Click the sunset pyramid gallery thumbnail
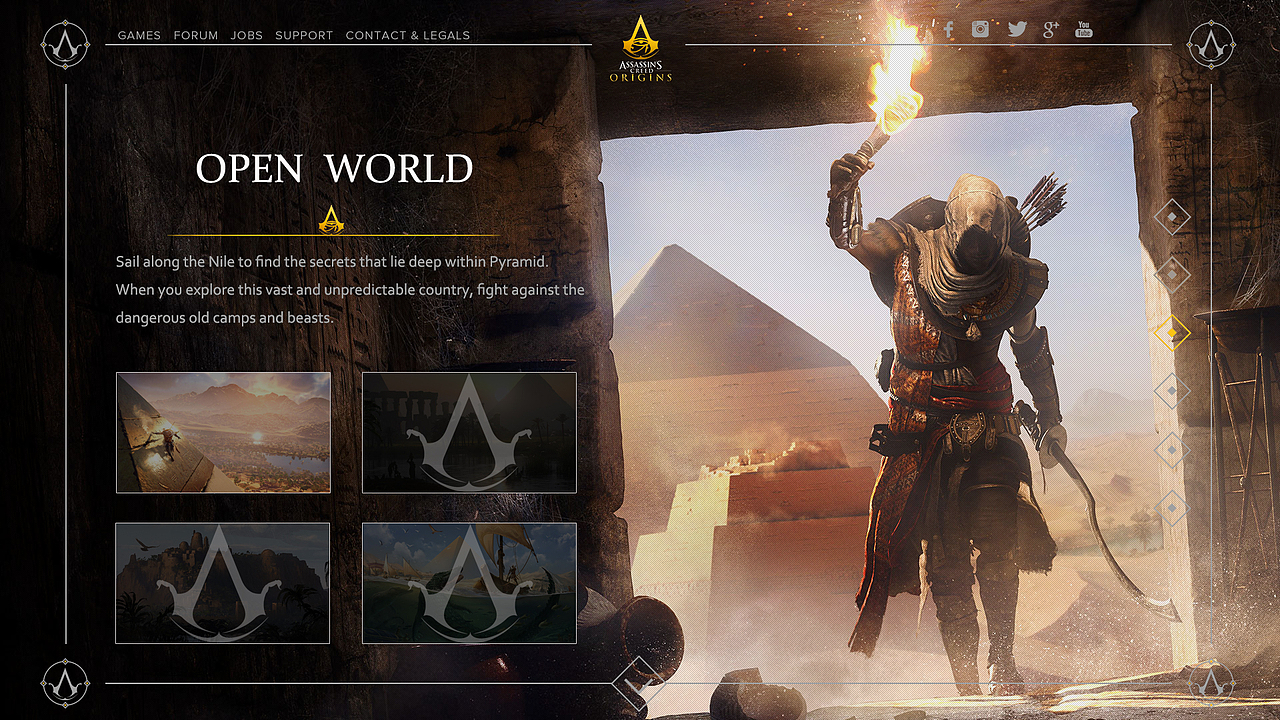 point(222,432)
